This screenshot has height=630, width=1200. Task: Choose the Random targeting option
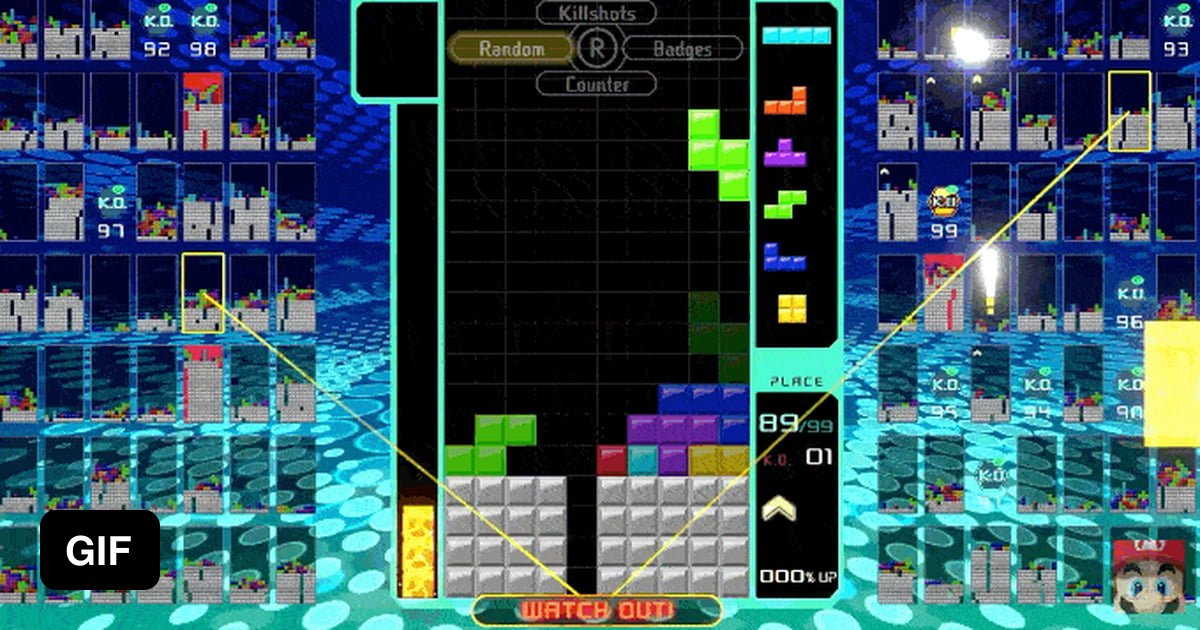pyautogui.click(x=510, y=48)
